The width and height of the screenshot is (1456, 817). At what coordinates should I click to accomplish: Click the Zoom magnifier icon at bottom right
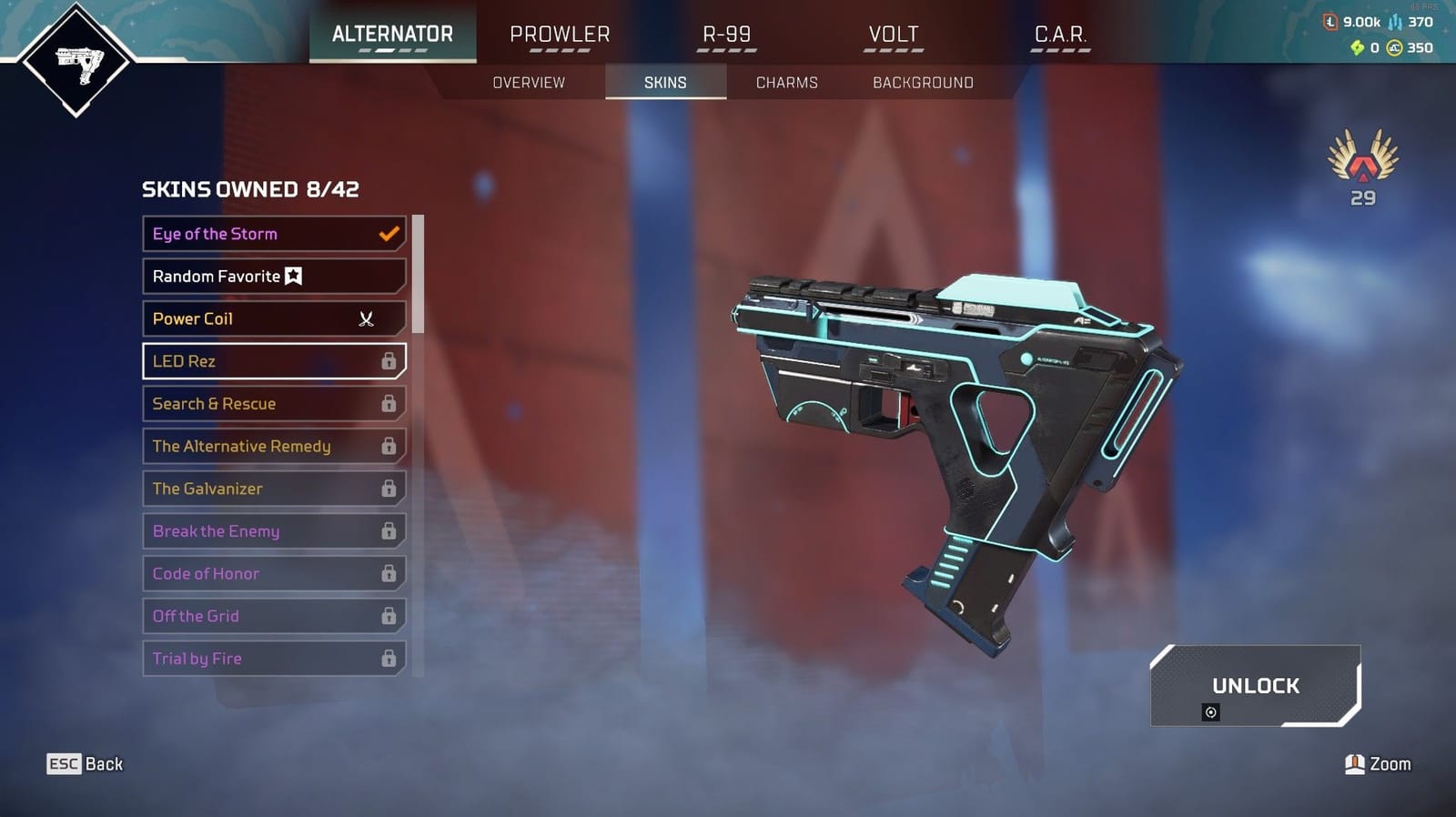click(x=1355, y=764)
